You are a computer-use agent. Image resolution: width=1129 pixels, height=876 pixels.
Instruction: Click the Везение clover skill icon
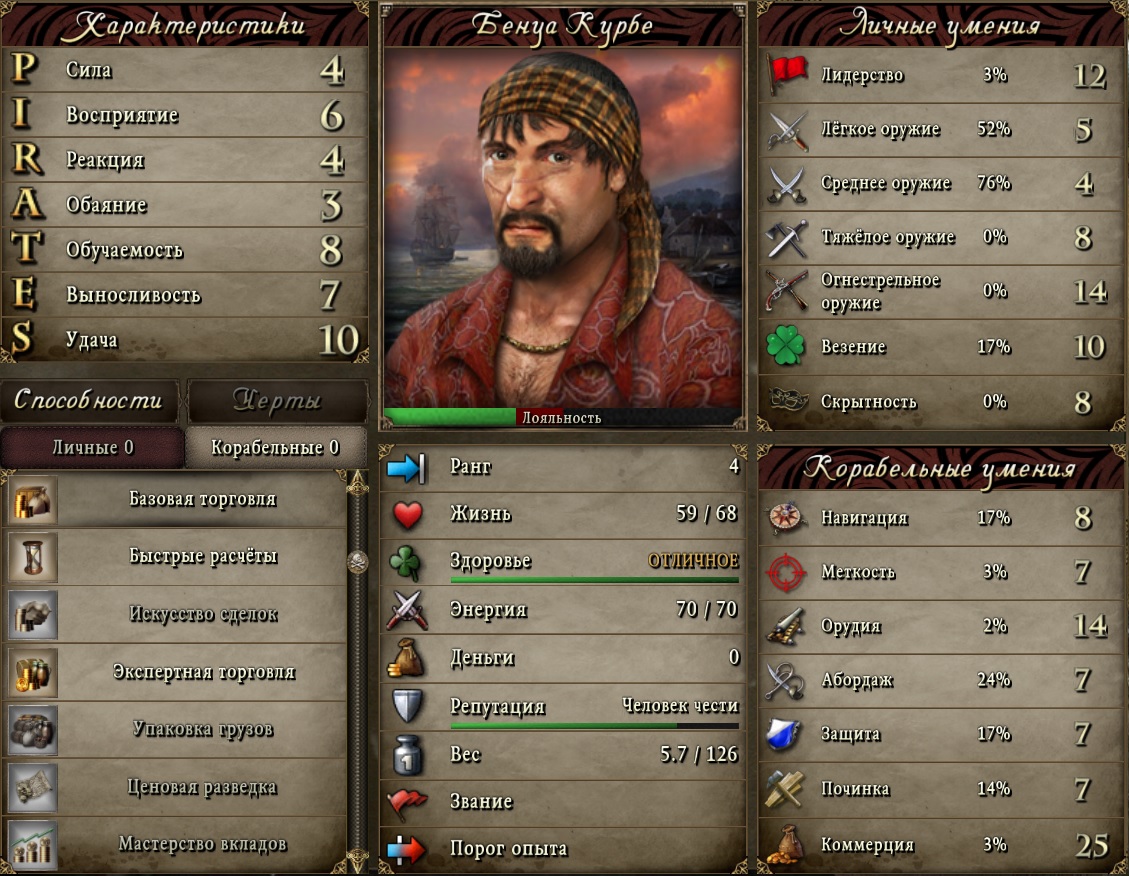point(786,347)
